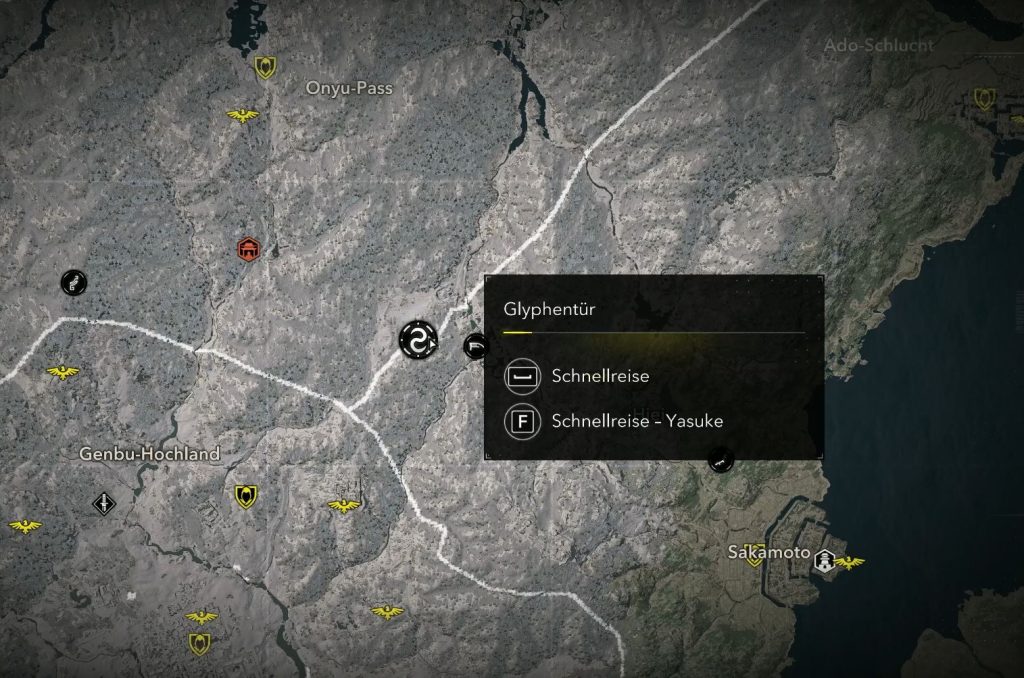Click the yellow shield marker near Ado-Schlucht

click(983, 99)
